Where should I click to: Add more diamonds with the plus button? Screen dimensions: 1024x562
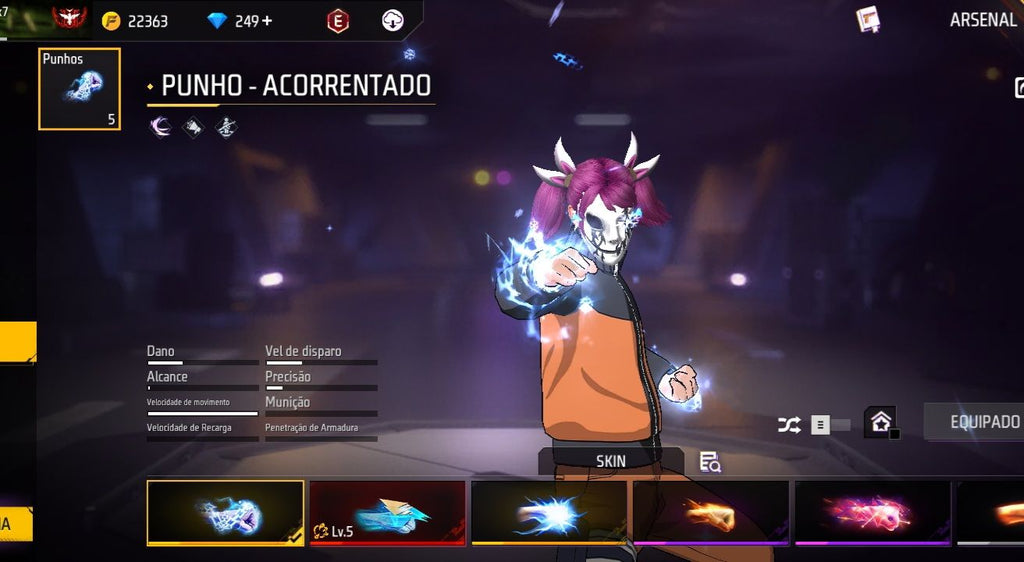click(x=267, y=21)
